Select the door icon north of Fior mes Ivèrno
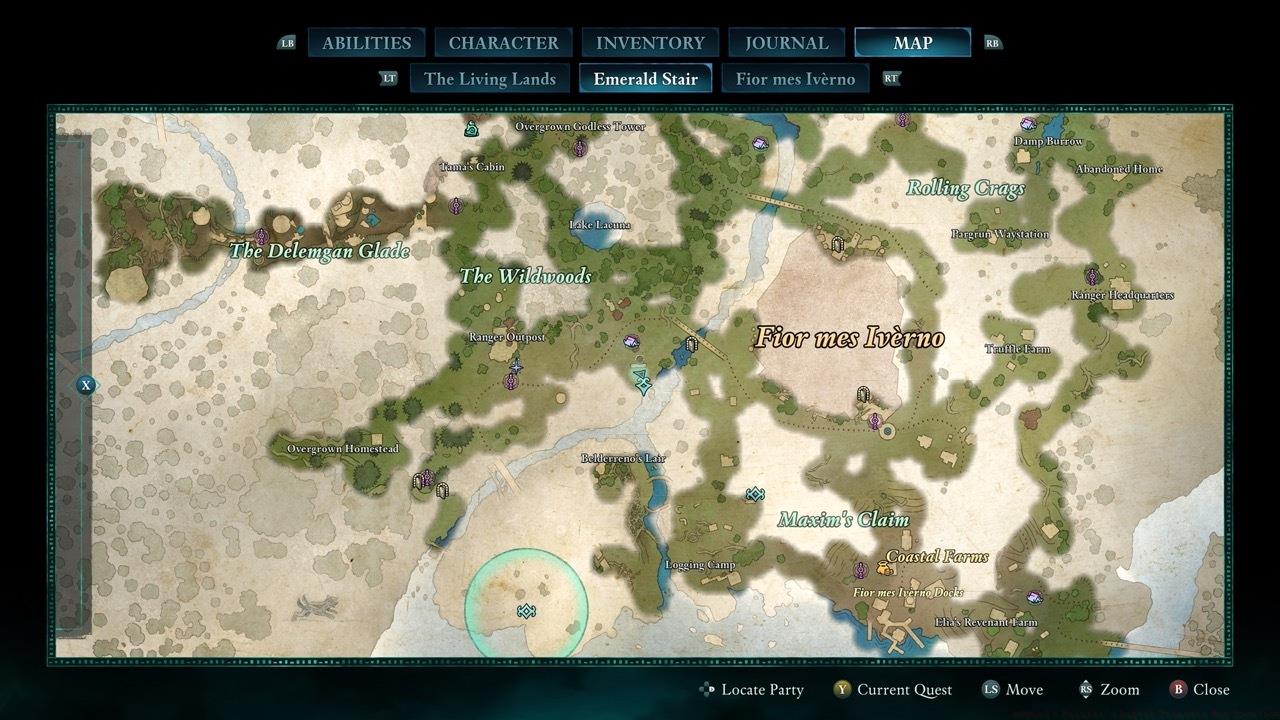Image resolution: width=1280 pixels, height=720 pixels. [x=837, y=244]
